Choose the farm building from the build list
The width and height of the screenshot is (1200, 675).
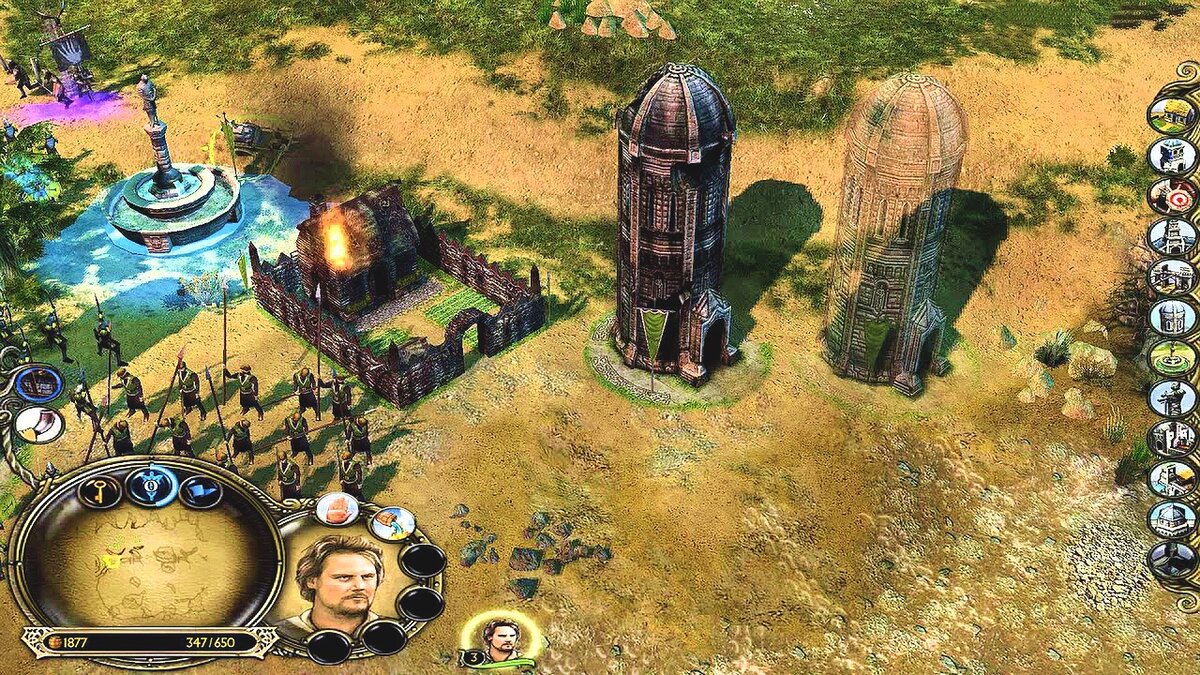coord(1172,114)
